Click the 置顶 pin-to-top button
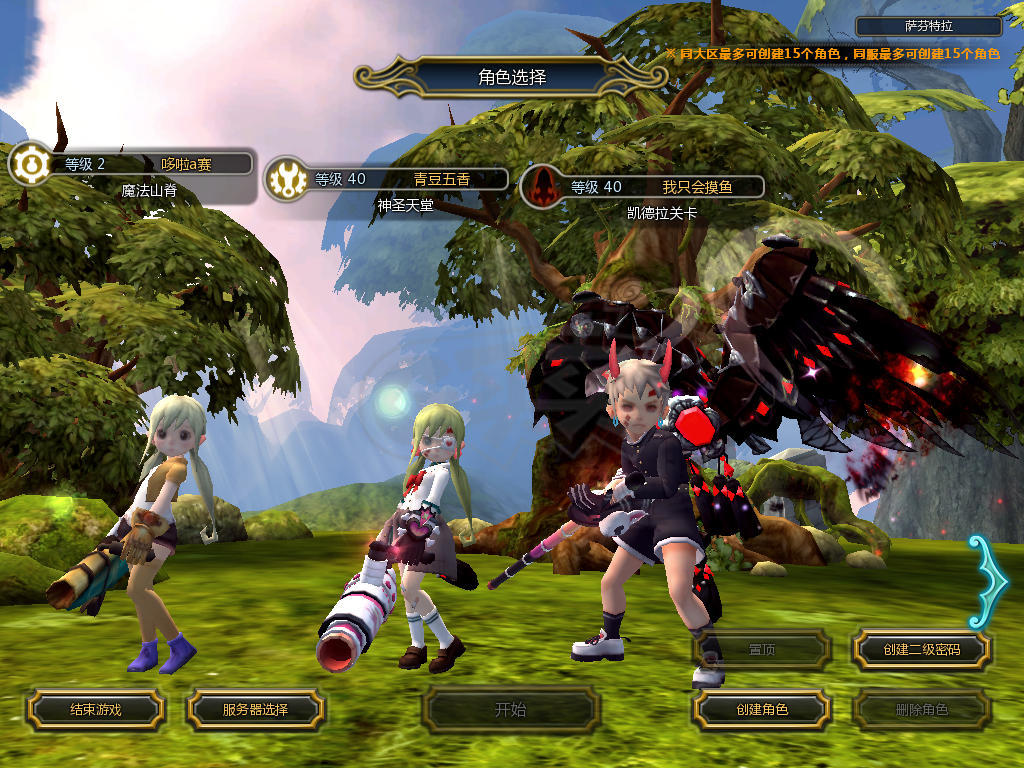1024x768 pixels. 761,650
